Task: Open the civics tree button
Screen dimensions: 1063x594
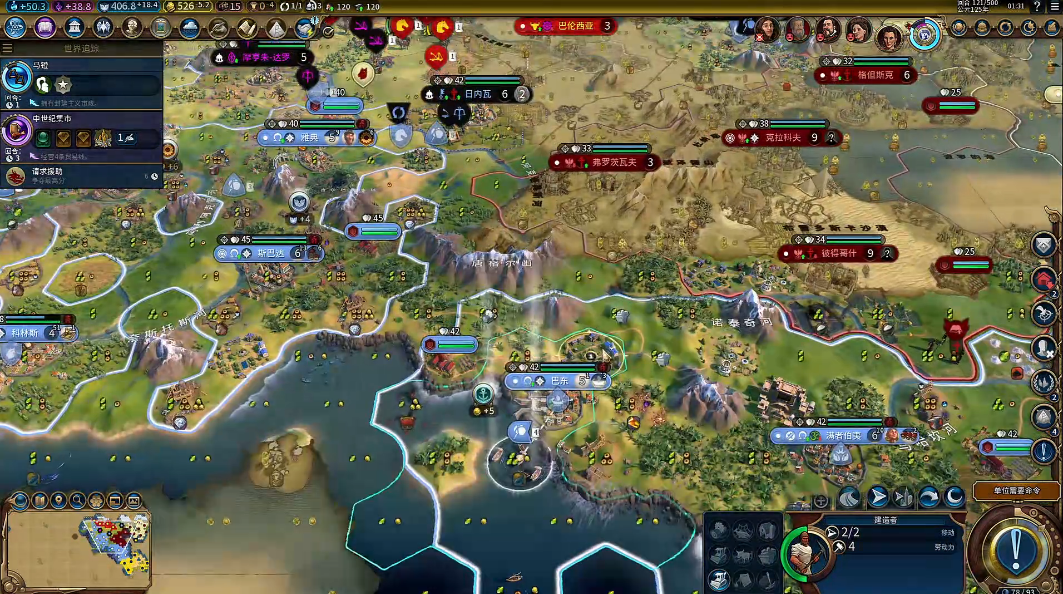Action: click(44, 27)
